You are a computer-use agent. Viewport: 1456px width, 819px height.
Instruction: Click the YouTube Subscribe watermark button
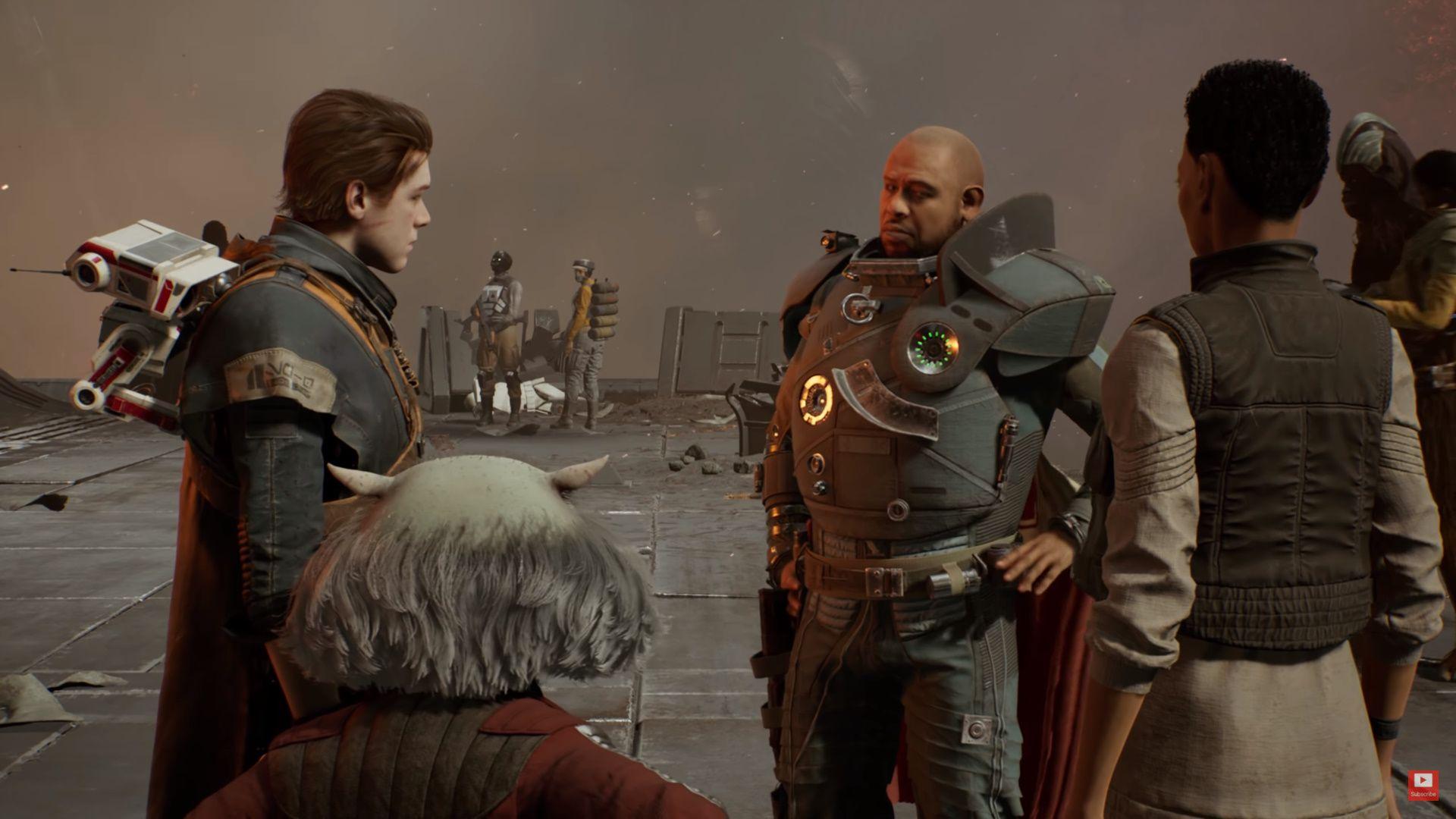click(1423, 785)
